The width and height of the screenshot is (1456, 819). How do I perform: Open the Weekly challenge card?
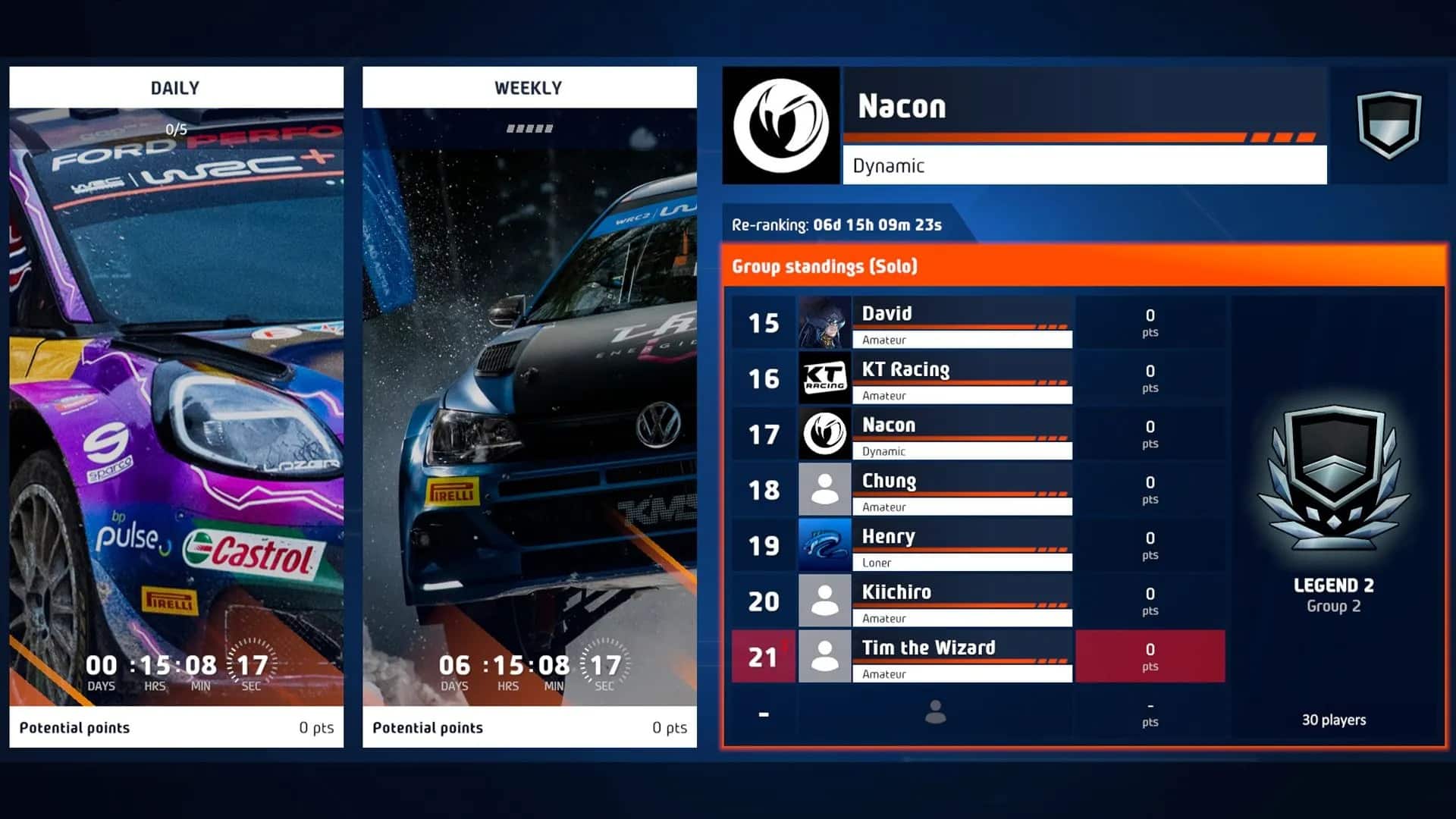coord(529,406)
